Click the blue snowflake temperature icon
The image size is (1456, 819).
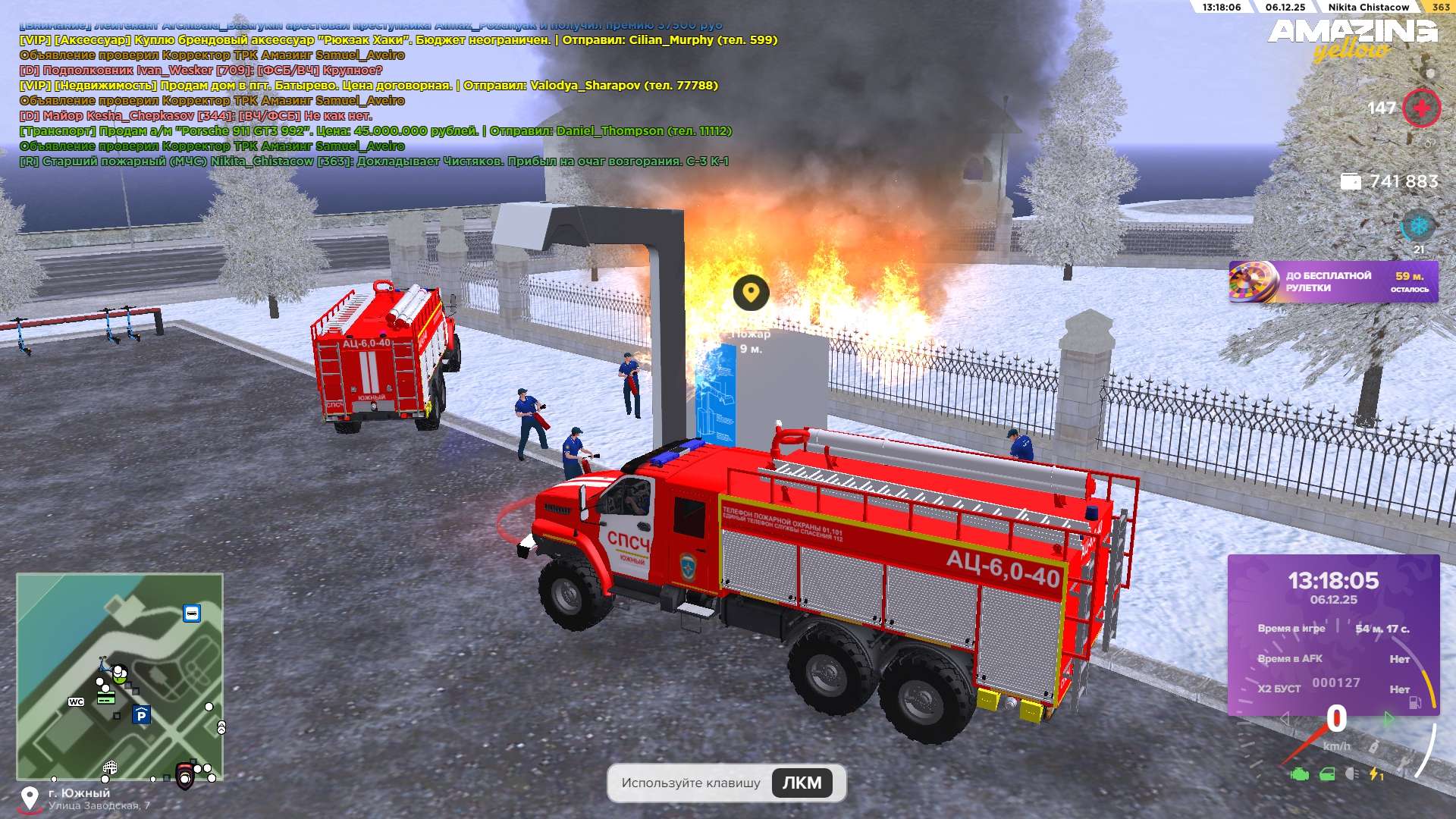(x=1417, y=226)
